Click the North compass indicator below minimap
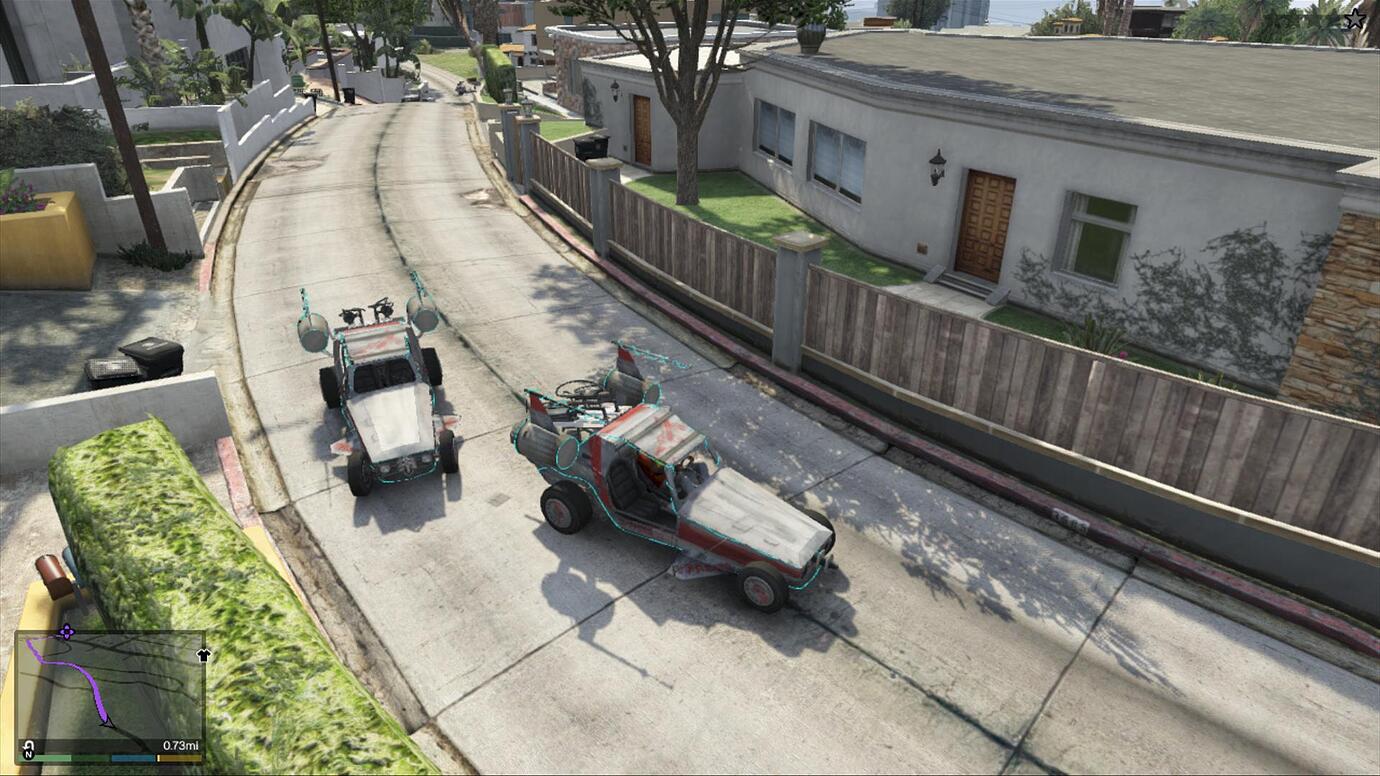The height and width of the screenshot is (776, 1380). coord(28,757)
